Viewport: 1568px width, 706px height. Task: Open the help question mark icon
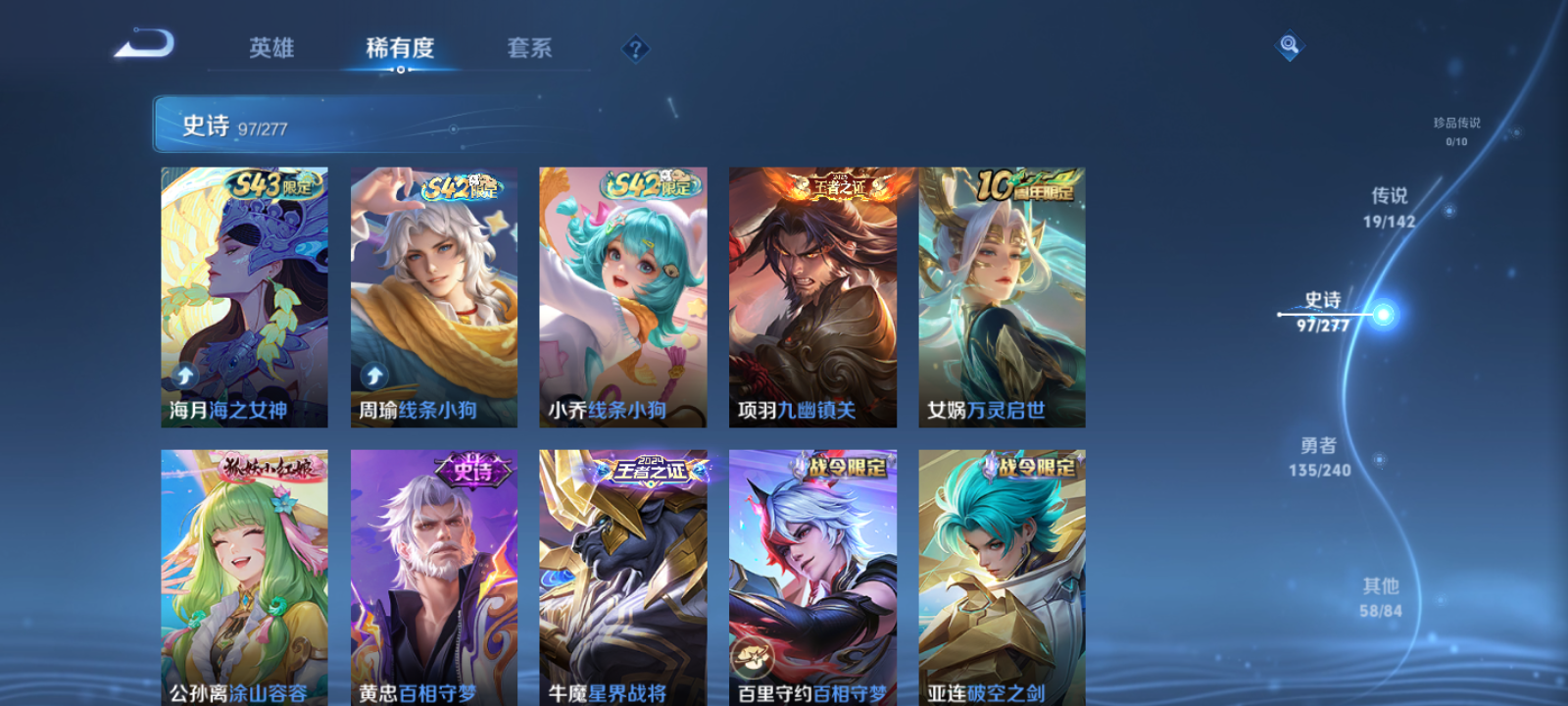pyautogui.click(x=636, y=48)
